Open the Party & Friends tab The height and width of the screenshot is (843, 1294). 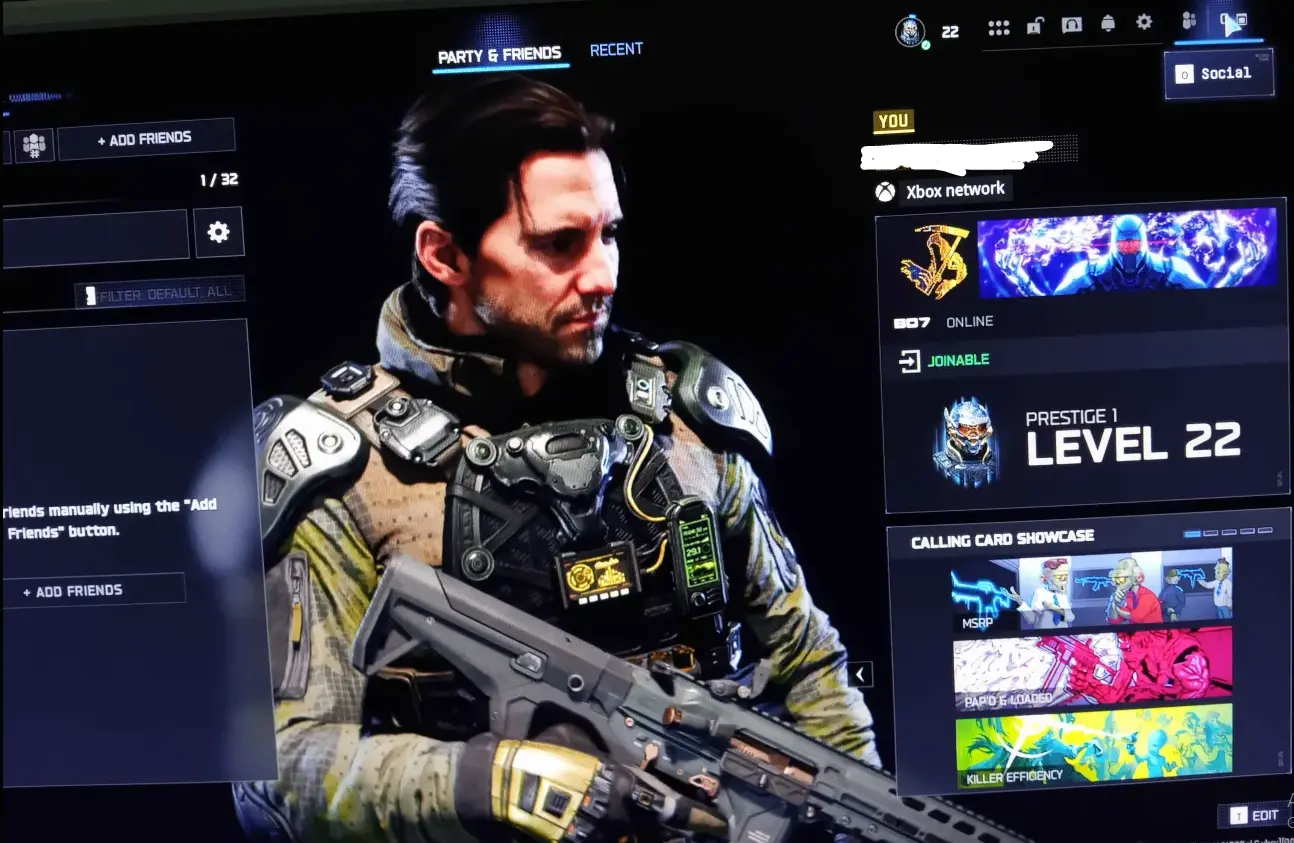coord(501,55)
